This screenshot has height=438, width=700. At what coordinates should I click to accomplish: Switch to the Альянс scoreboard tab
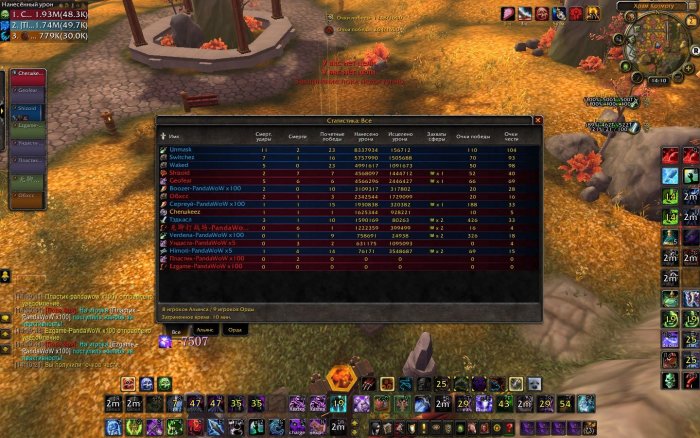point(203,329)
